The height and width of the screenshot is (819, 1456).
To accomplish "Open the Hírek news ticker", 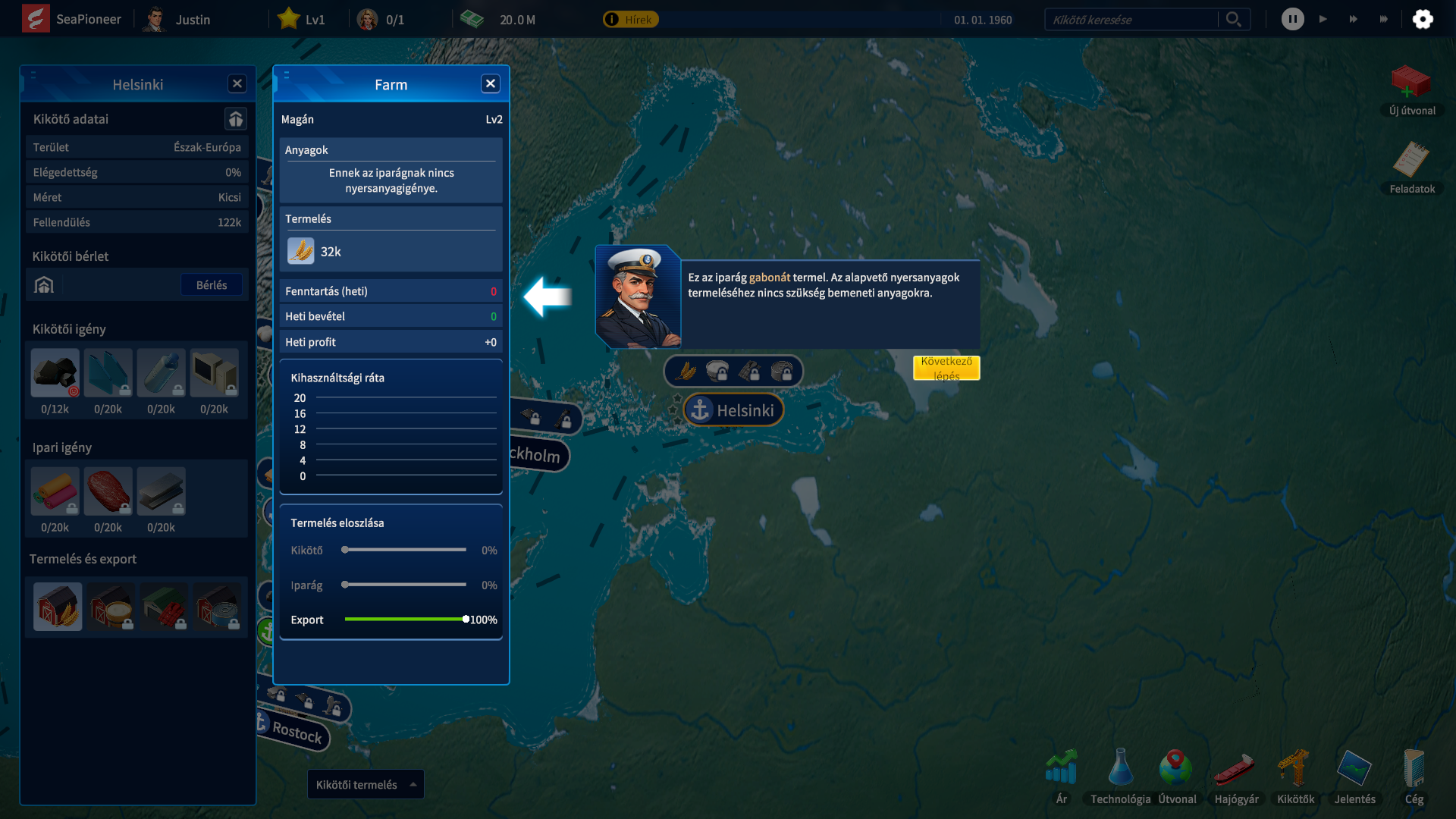I will point(631,20).
